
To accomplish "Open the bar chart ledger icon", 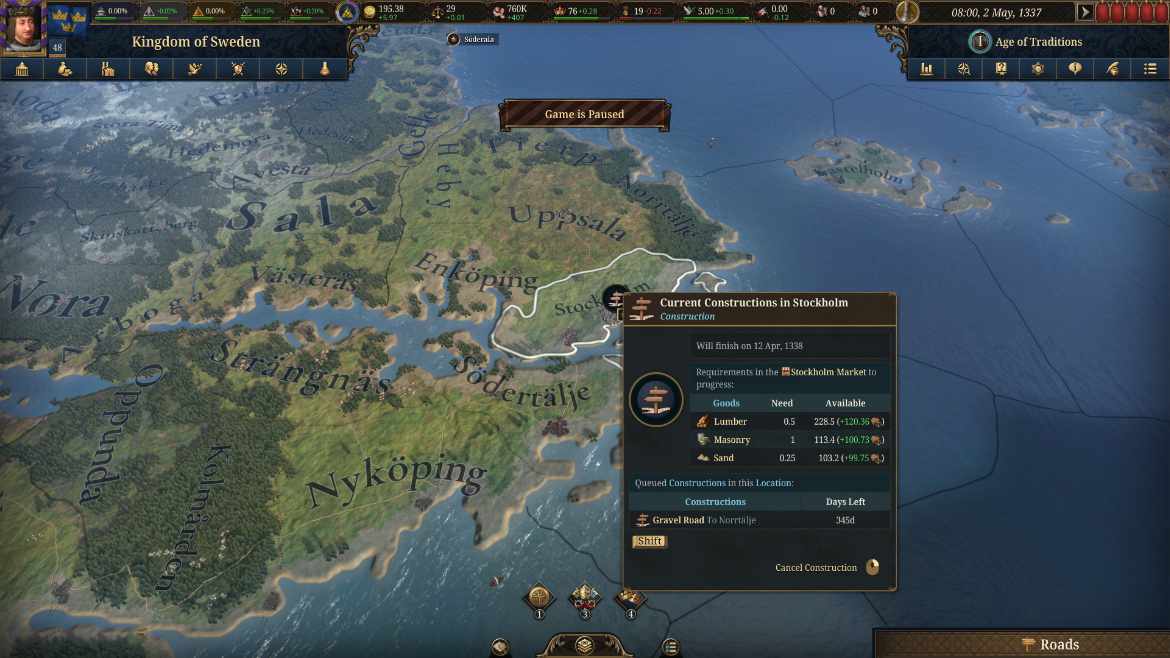I will pyautogui.click(x=927, y=69).
